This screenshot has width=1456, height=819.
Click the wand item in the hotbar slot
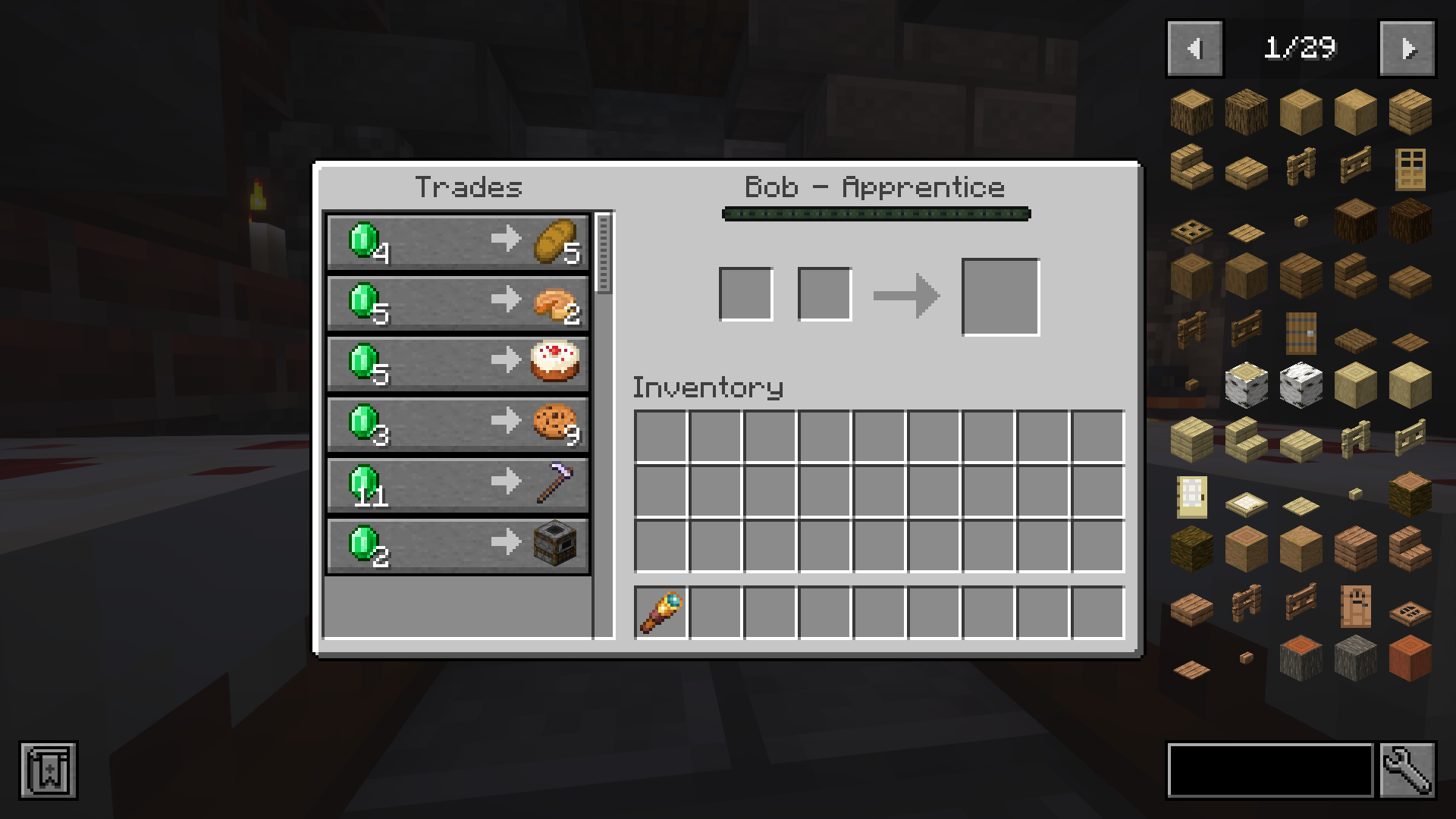pyautogui.click(x=659, y=613)
